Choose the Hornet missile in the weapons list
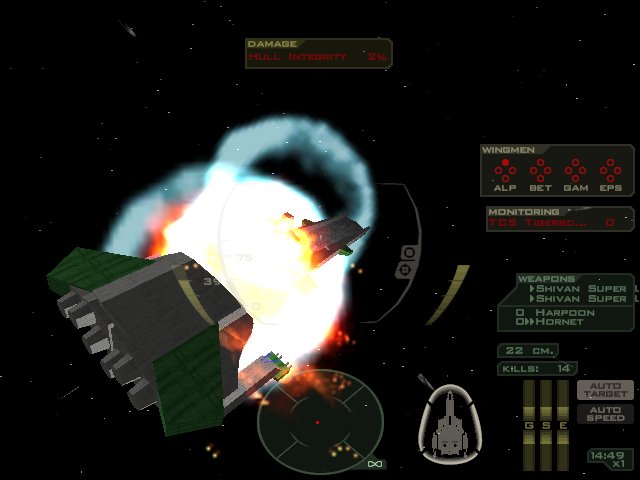Screen dimensions: 640x480 [560, 323]
